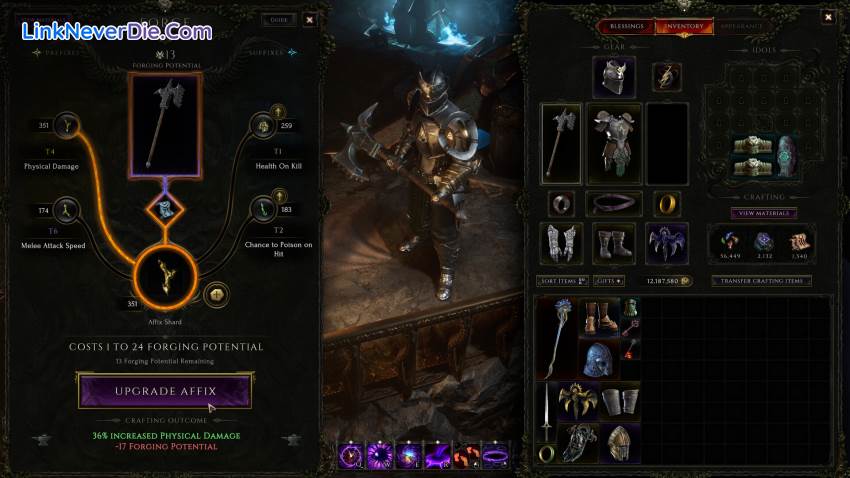
Task: Open the Appearance tab
Action: pyautogui.click(x=742, y=26)
